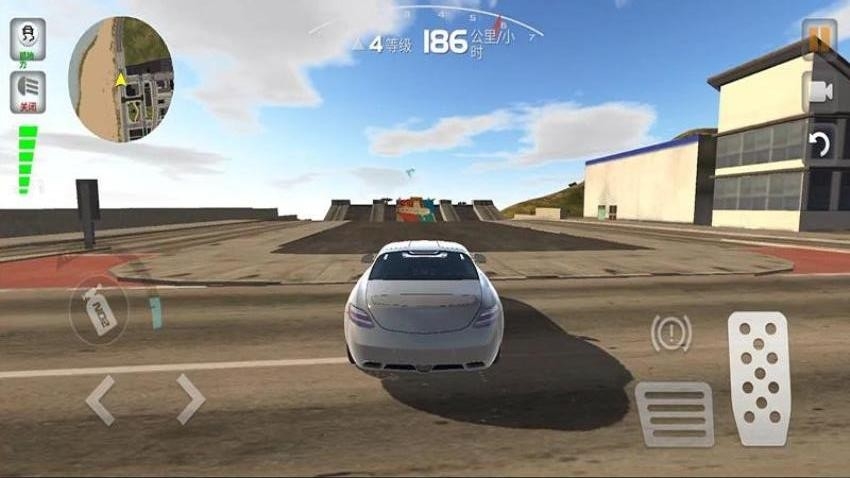Viewport: 850px width, 478px height.
Task: Tap the brake pedal
Action: 674,413
